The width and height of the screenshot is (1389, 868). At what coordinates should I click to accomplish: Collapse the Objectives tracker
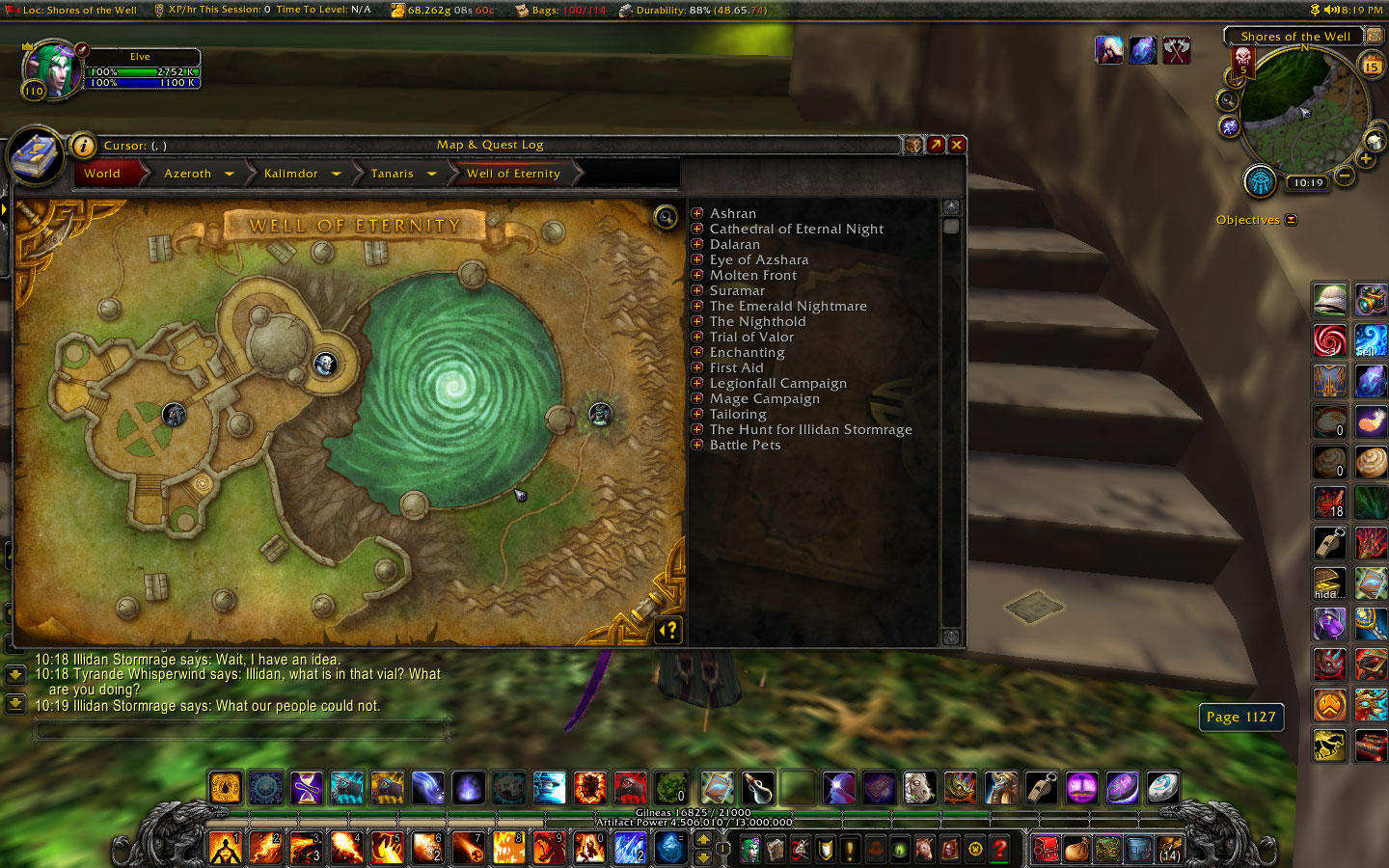pos(1290,219)
